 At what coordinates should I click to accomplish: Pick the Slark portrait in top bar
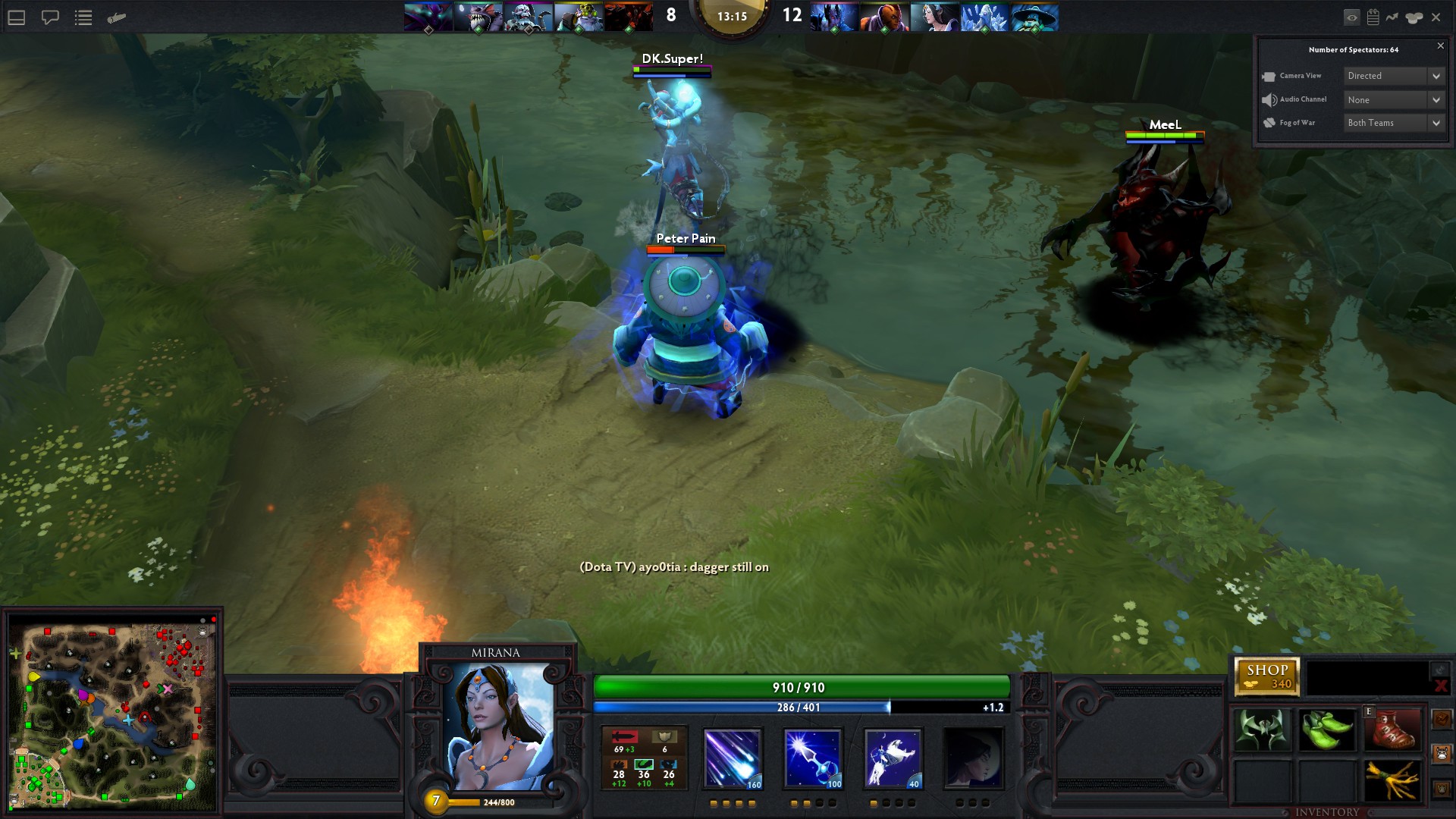[478, 17]
